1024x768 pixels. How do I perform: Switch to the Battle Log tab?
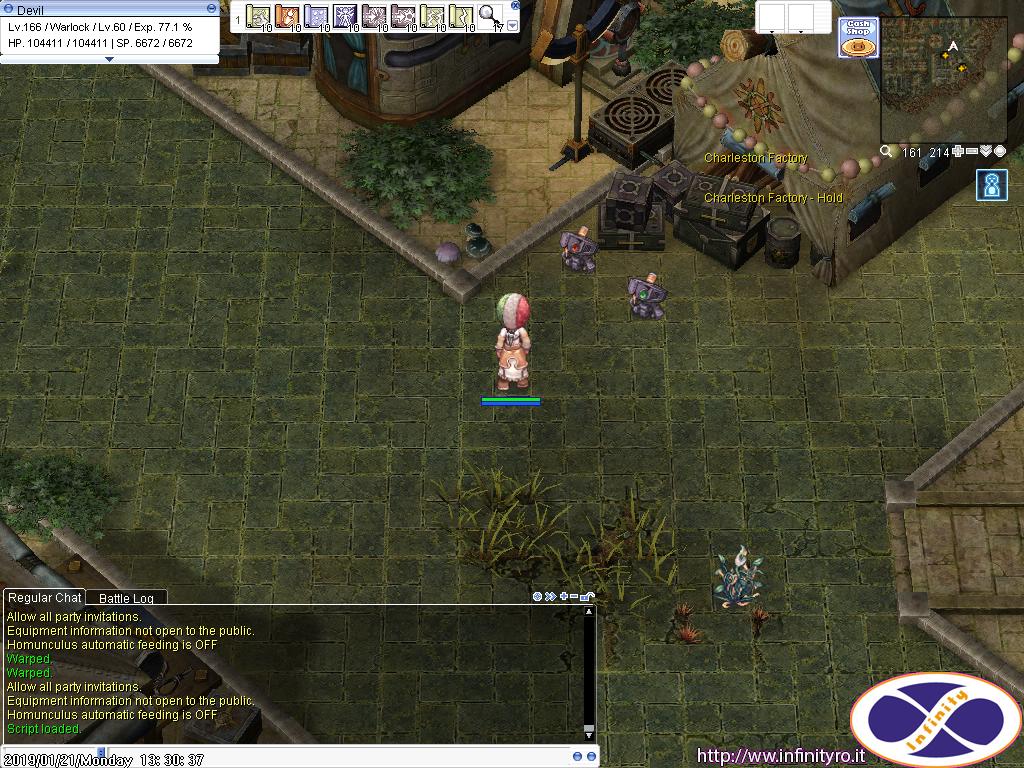(126, 598)
